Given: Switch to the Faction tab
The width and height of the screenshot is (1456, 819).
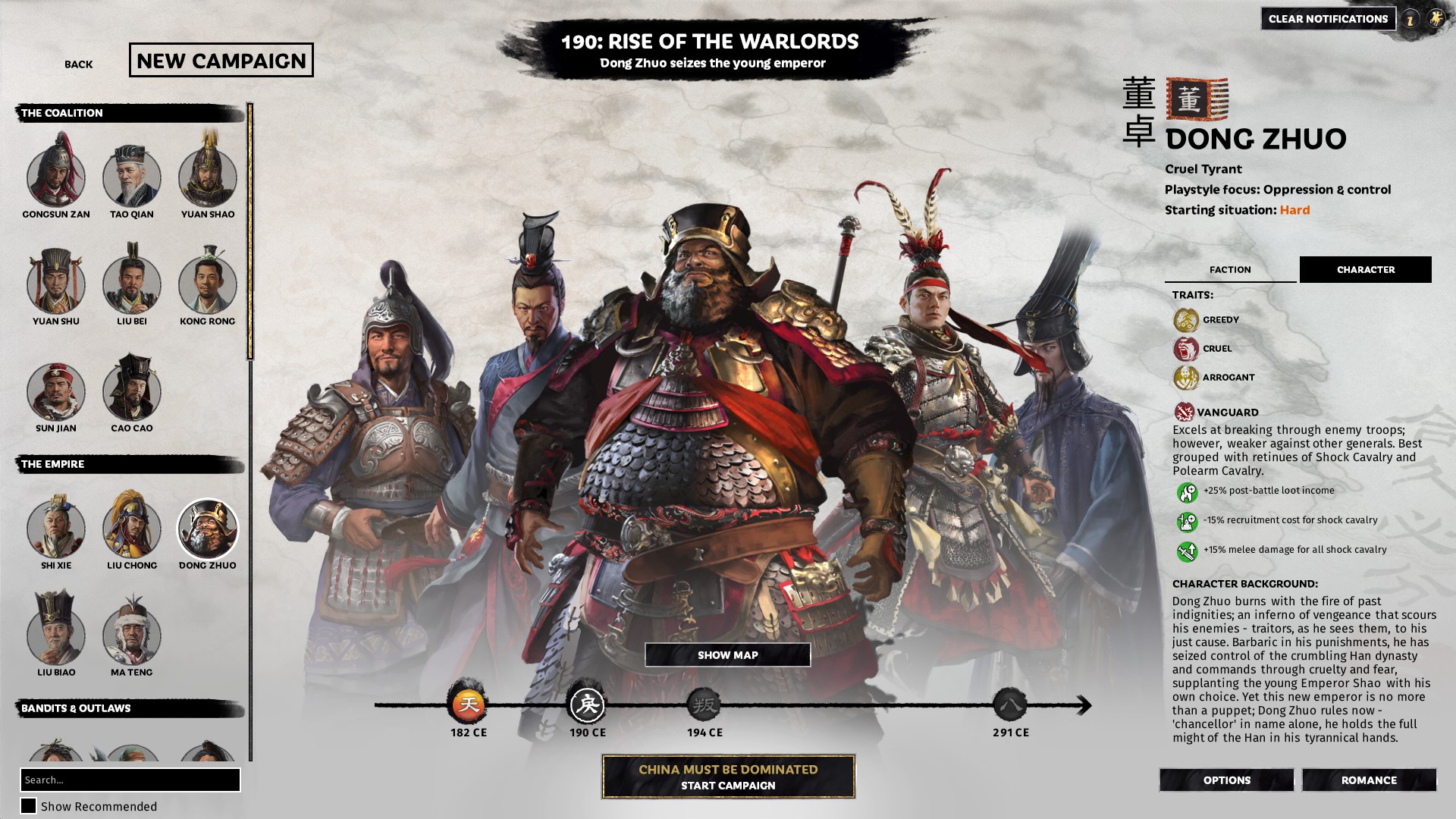Looking at the screenshot, I should [x=1230, y=270].
